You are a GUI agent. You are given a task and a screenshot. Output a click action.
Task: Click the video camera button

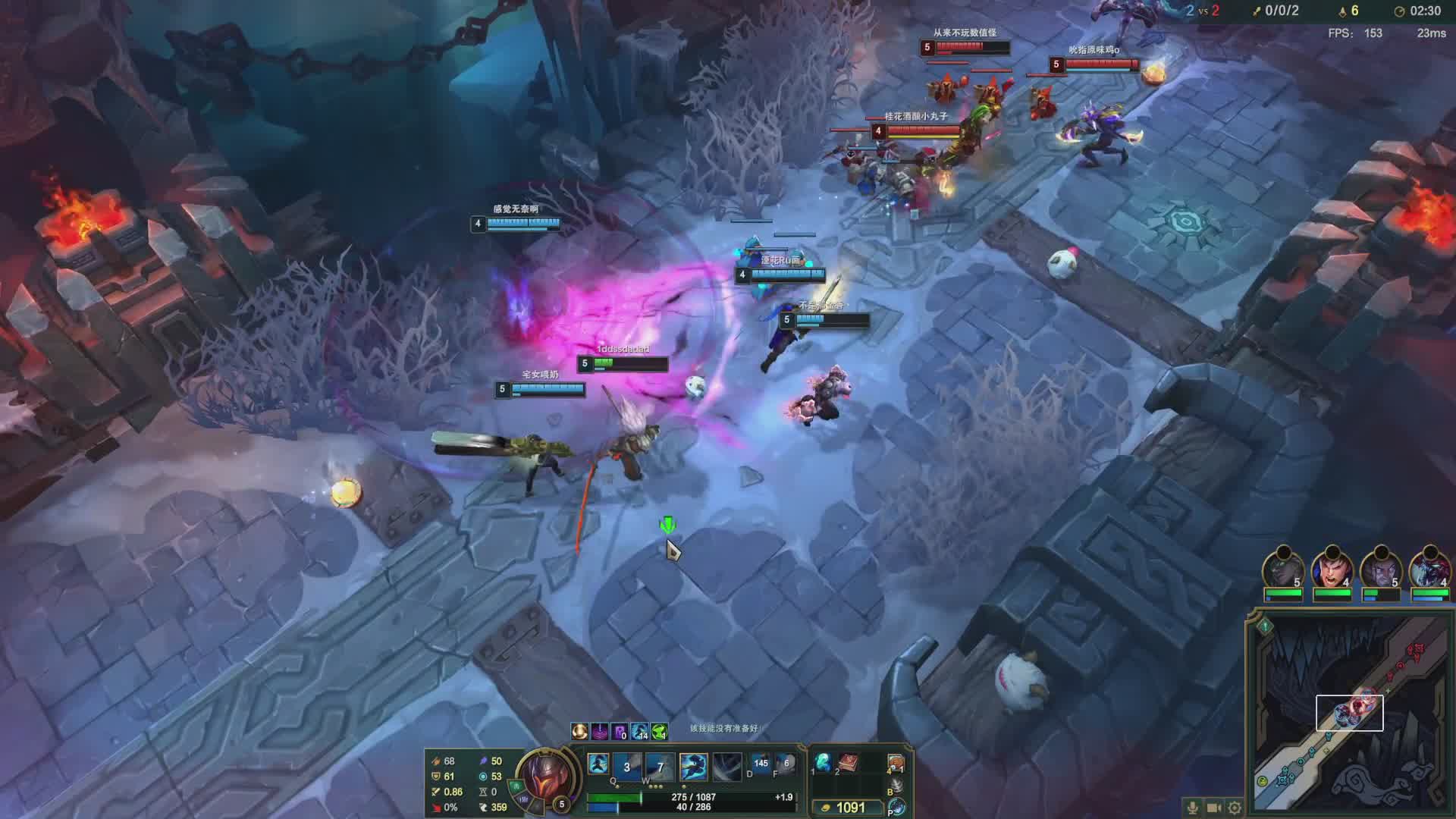coord(1213,808)
